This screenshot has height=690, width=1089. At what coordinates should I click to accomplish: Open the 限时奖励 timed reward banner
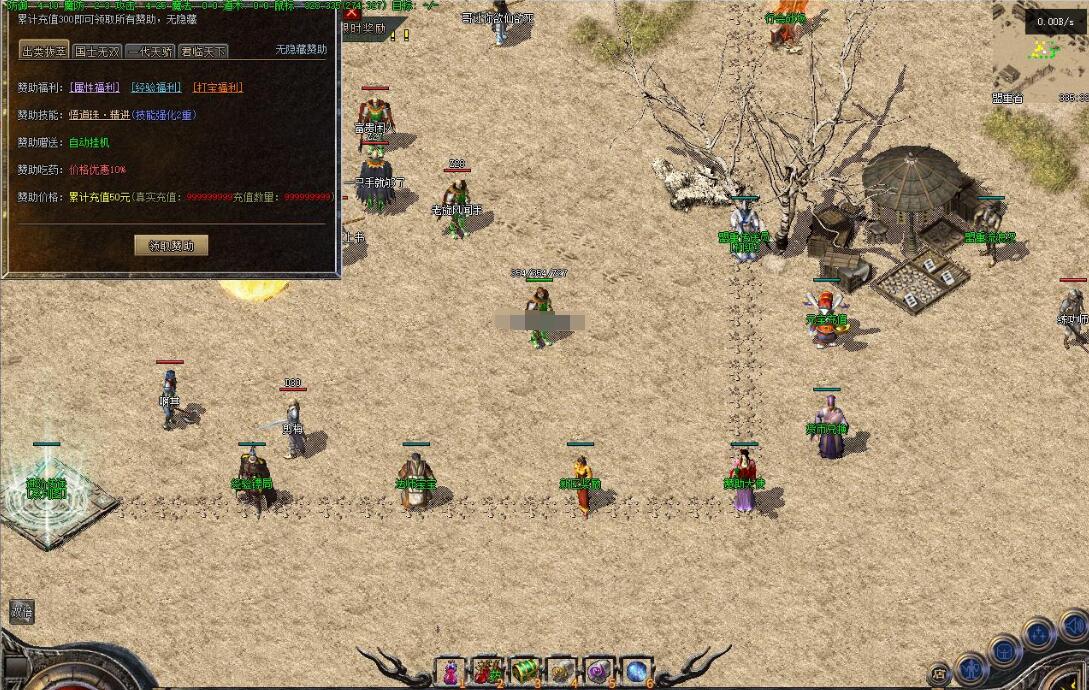pyautogui.click(x=364, y=29)
